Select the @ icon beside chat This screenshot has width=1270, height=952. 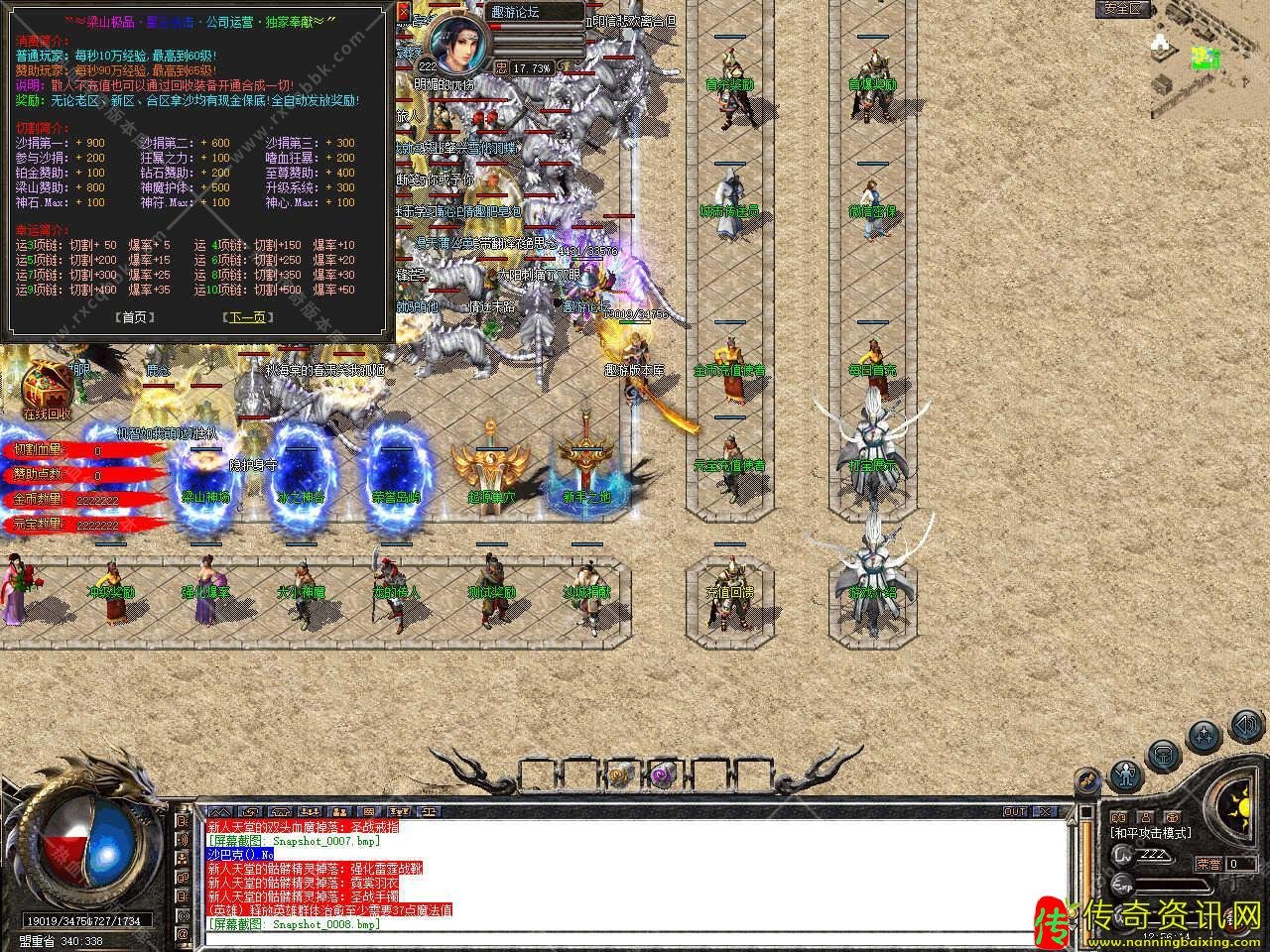(x=183, y=934)
